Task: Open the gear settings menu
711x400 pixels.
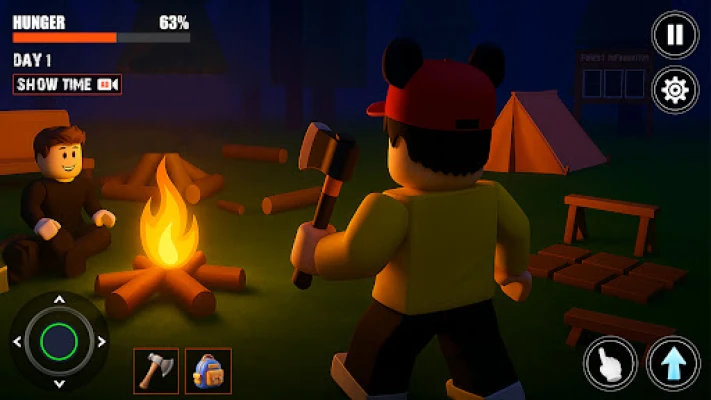Action: click(x=675, y=90)
